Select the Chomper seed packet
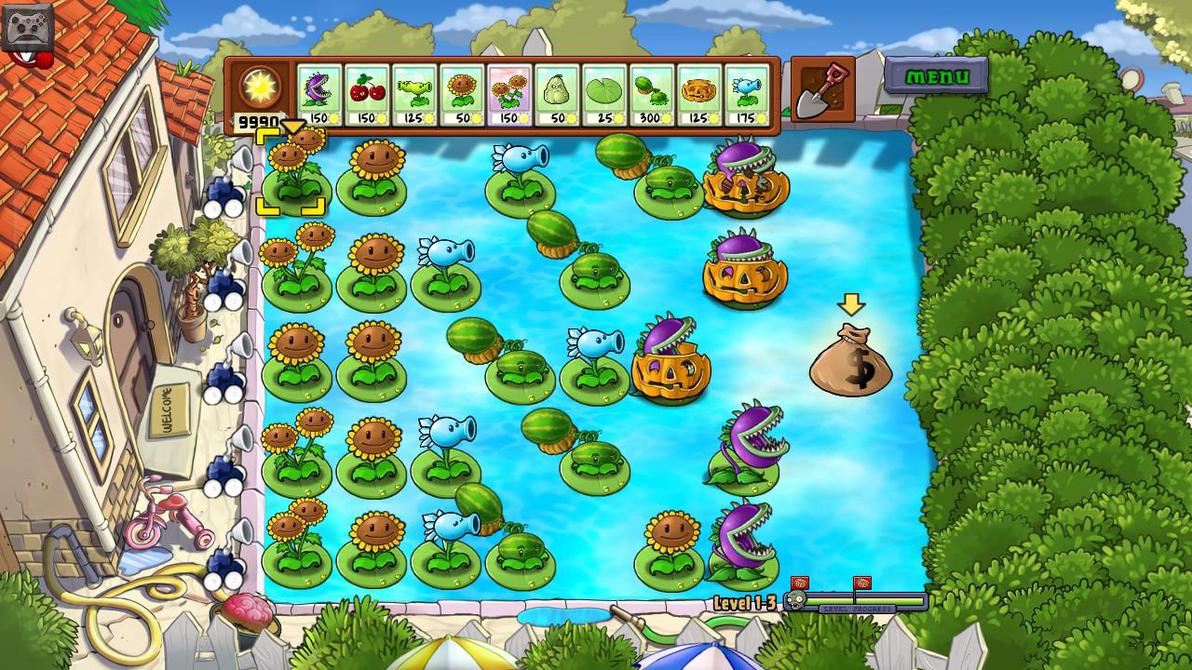The height and width of the screenshot is (670, 1192). [319, 95]
